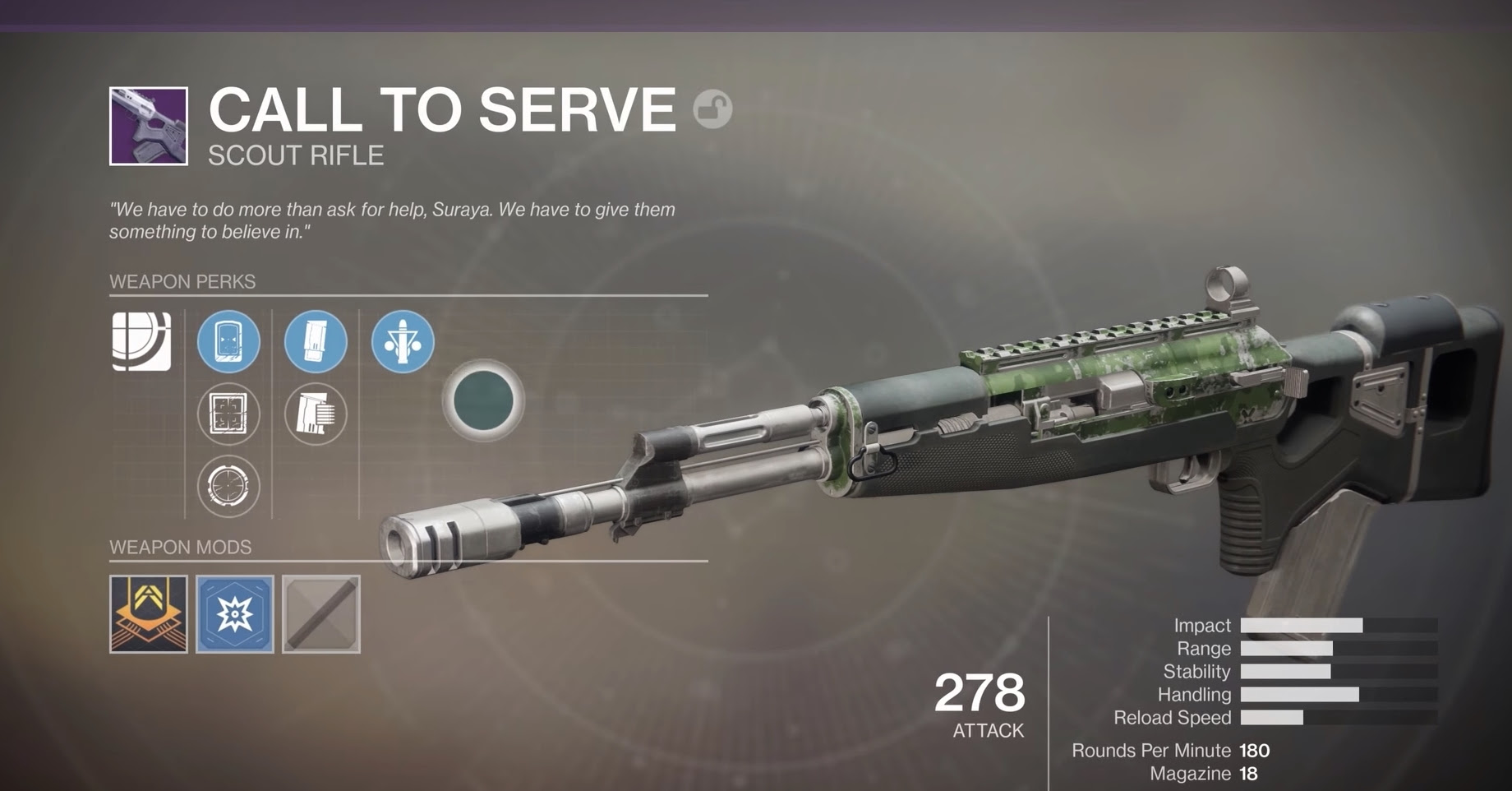
Task: Select the square-reticle alternate sight perk
Action: click(x=228, y=414)
